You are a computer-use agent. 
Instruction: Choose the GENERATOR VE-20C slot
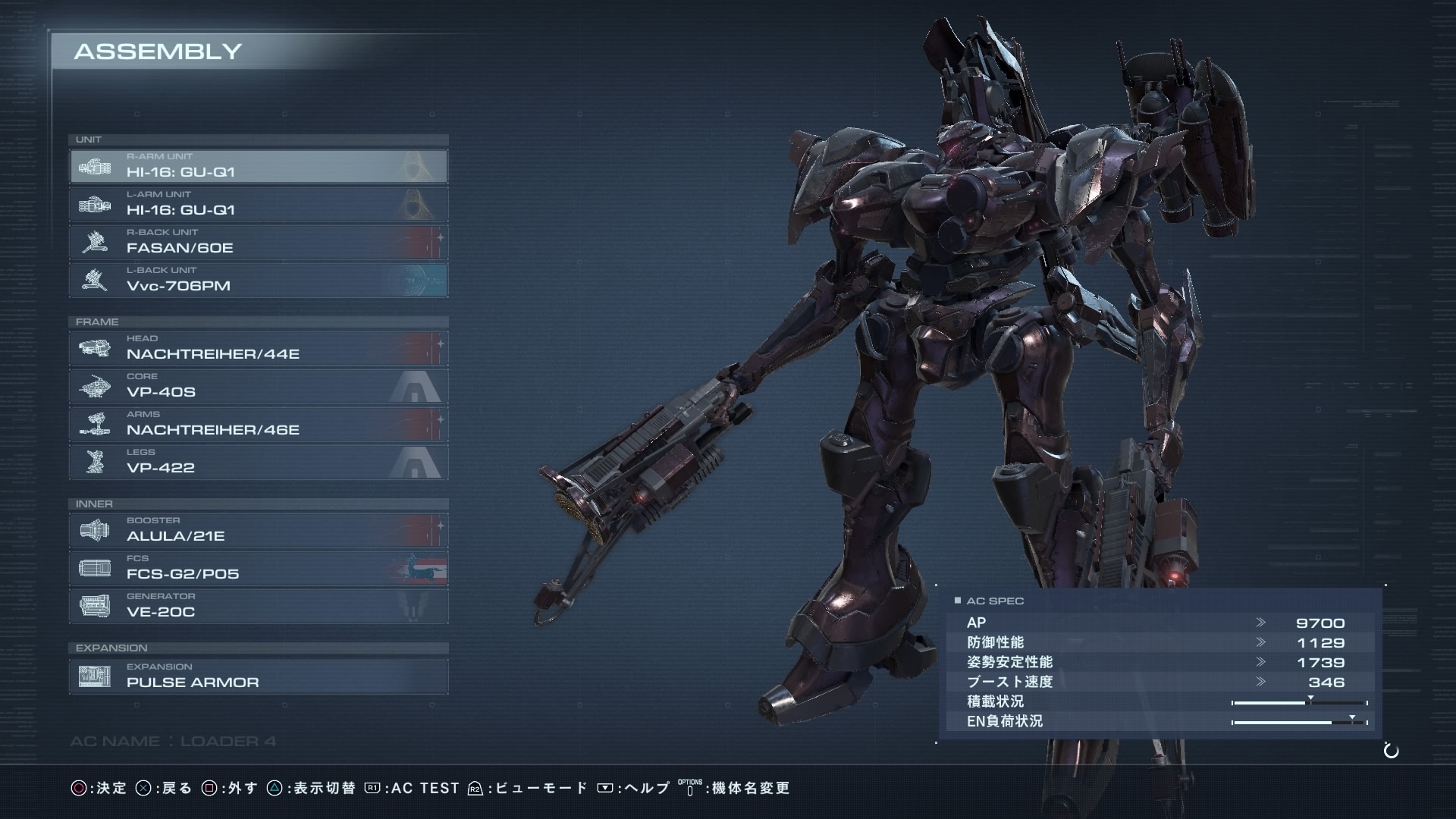click(258, 606)
